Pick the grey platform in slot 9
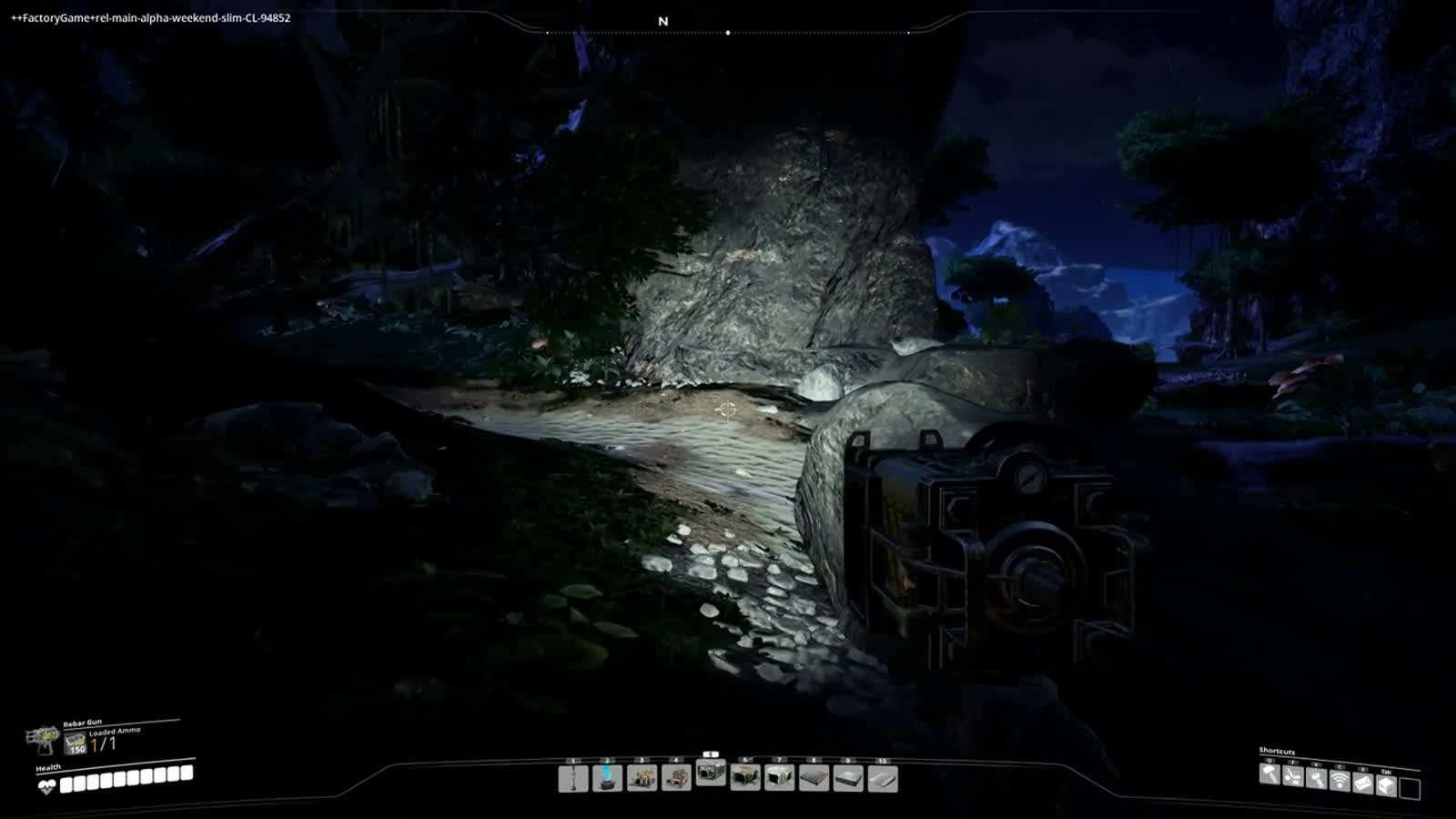The height and width of the screenshot is (819, 1456). [848, 779]
